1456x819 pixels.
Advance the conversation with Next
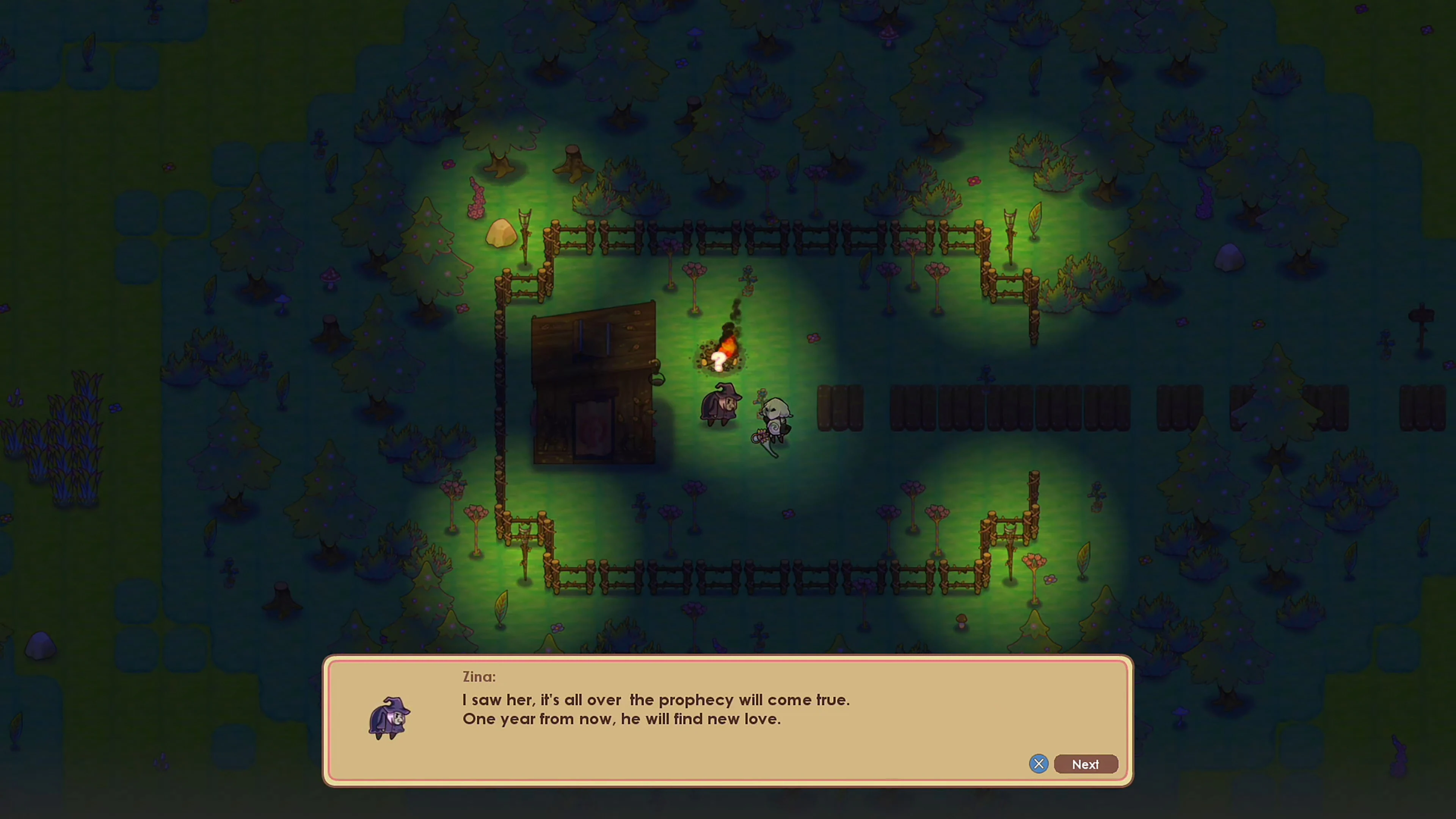coord(1085,764)
